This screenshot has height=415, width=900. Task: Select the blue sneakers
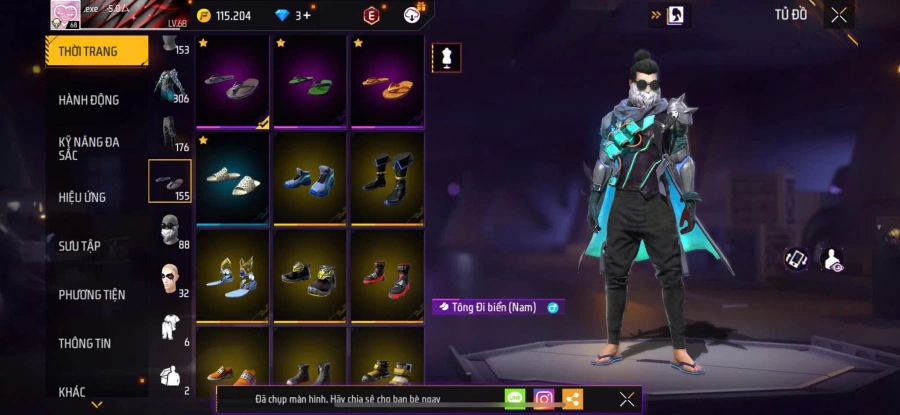pos(310,177)
